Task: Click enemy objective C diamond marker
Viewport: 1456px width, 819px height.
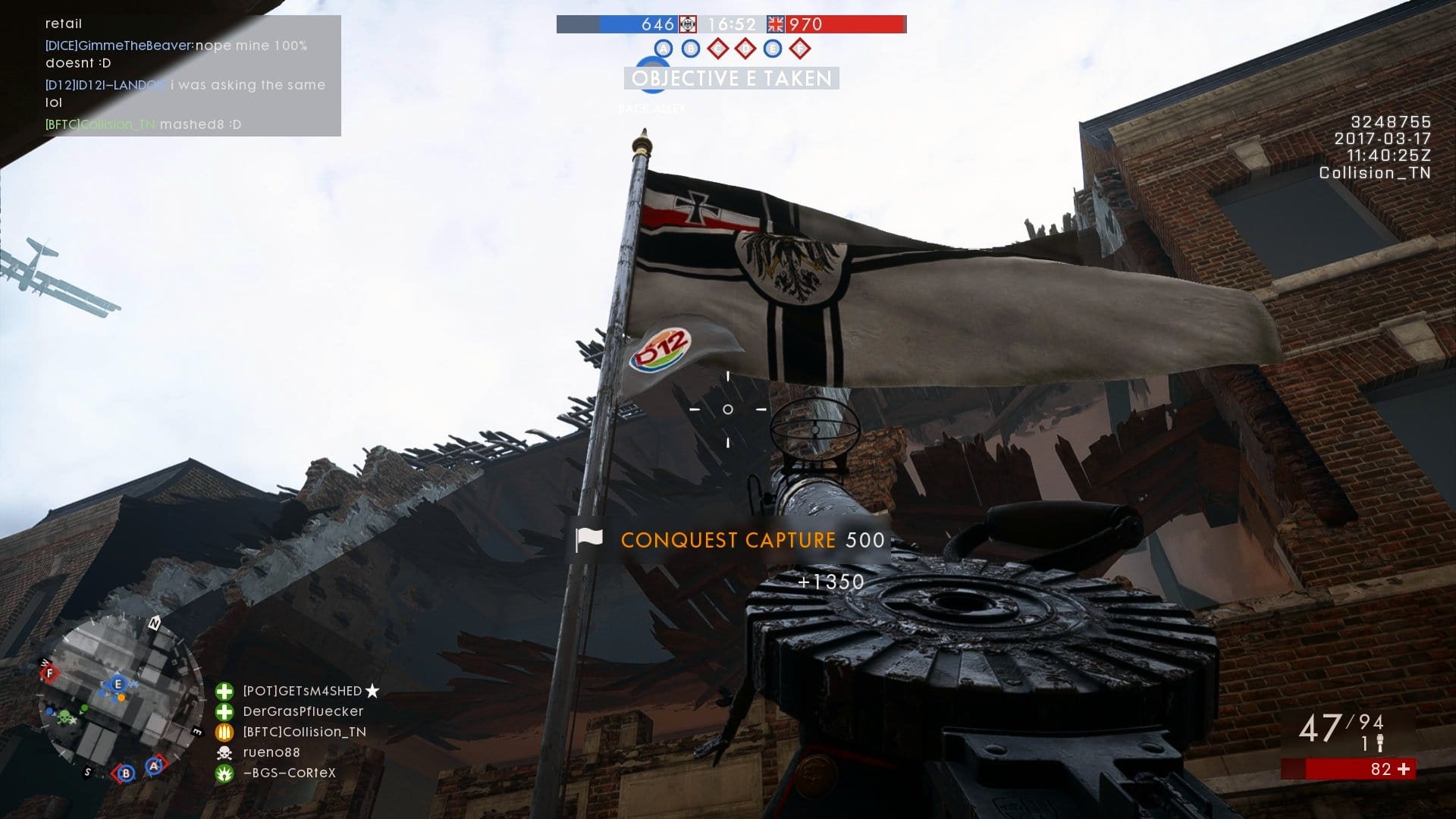Action: tap(717, 49)
